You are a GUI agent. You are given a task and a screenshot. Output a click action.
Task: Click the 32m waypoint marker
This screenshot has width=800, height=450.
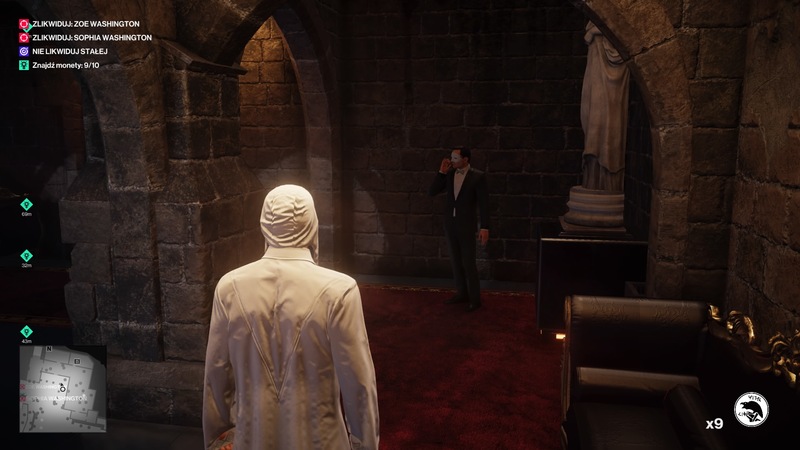click(x=26, y=256)
